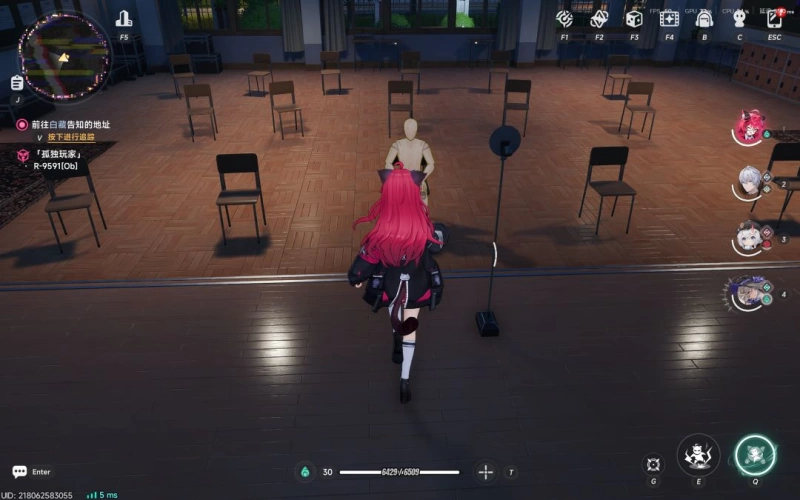Open the character figure menu icon

[x=739, y=18]
